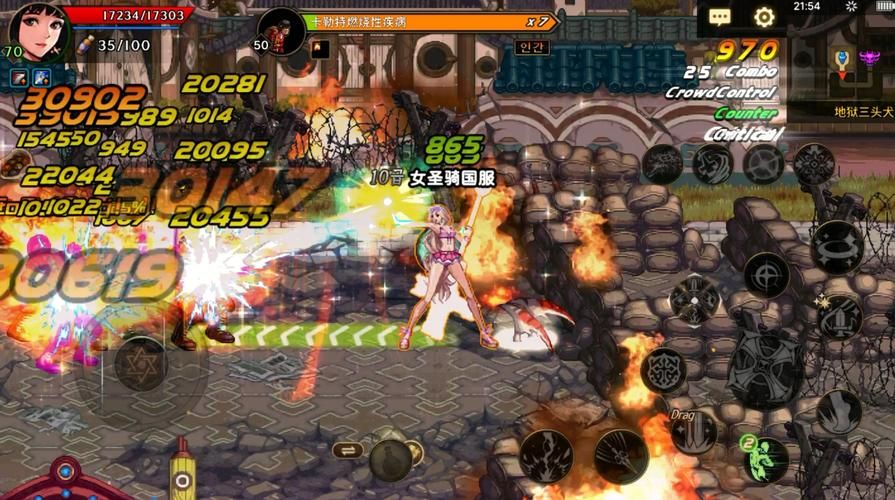Tap the large cross basic attack button
The height and width of the screenshot is (500, 895).
(767, 365)
